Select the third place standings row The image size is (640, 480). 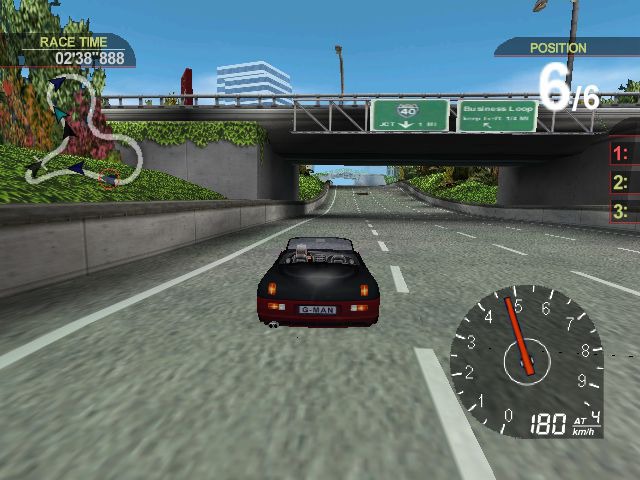(x=624, y=211)
